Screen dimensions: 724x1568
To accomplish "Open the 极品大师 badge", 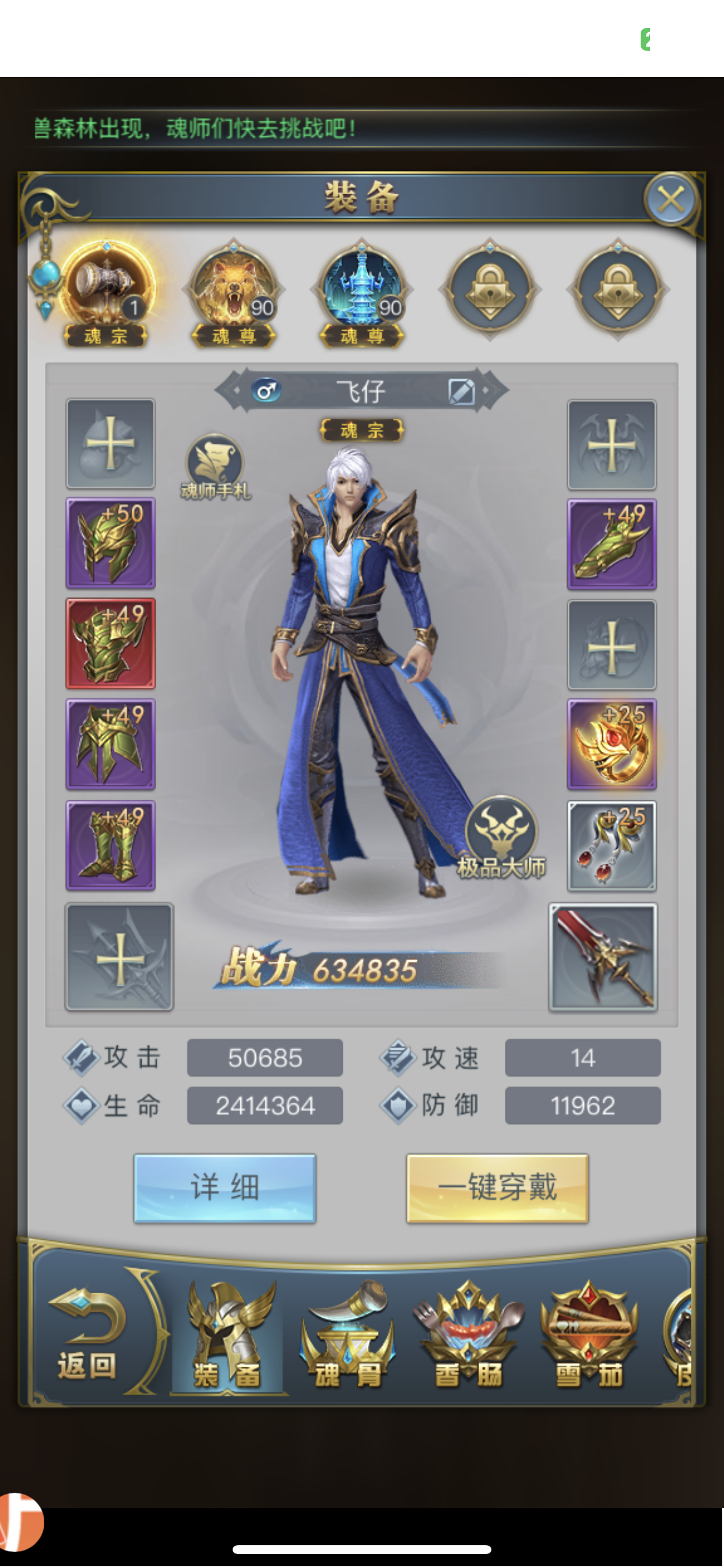I will (501, 835).
